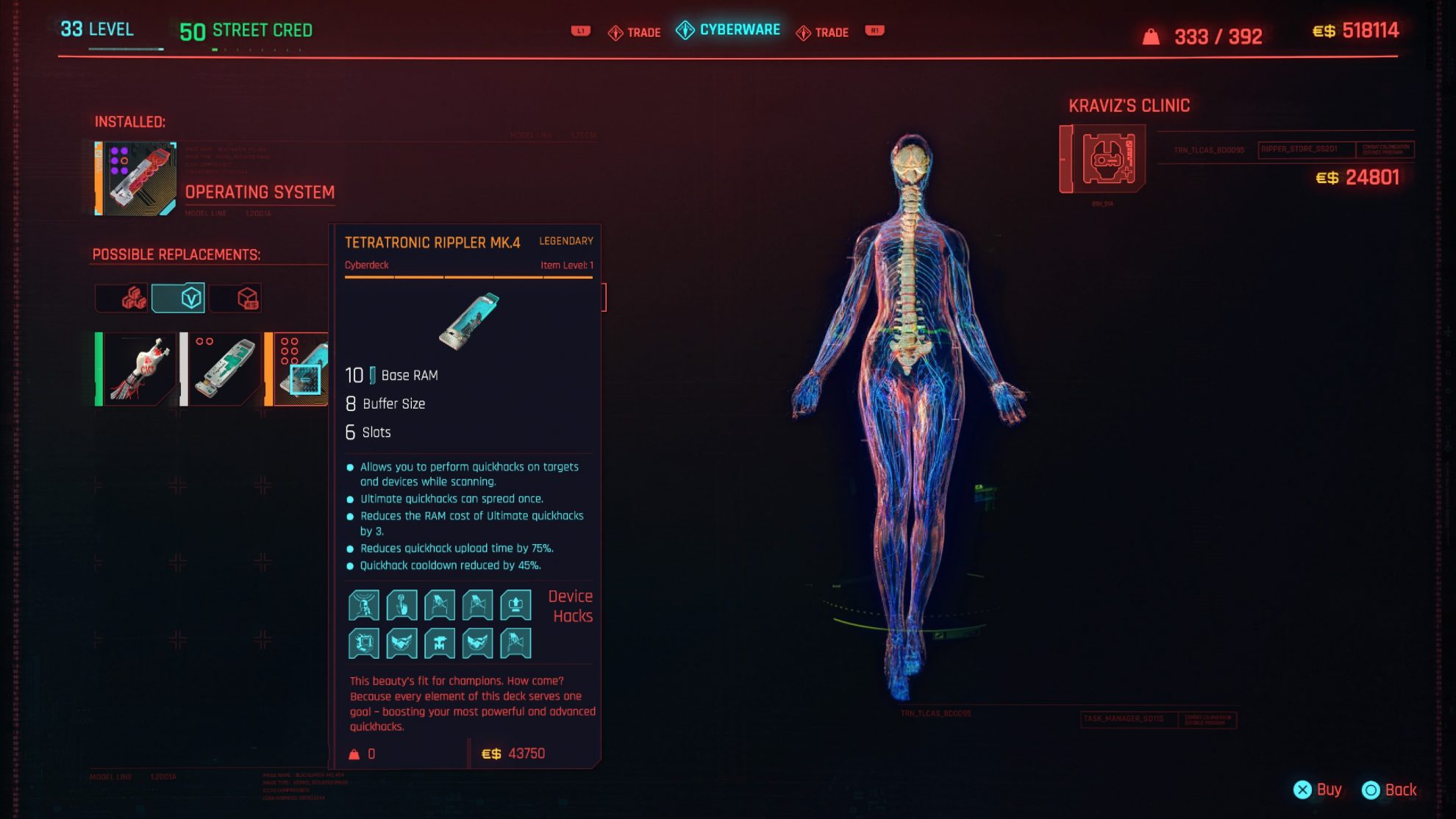Switch to the left TRADE tab

634,32
